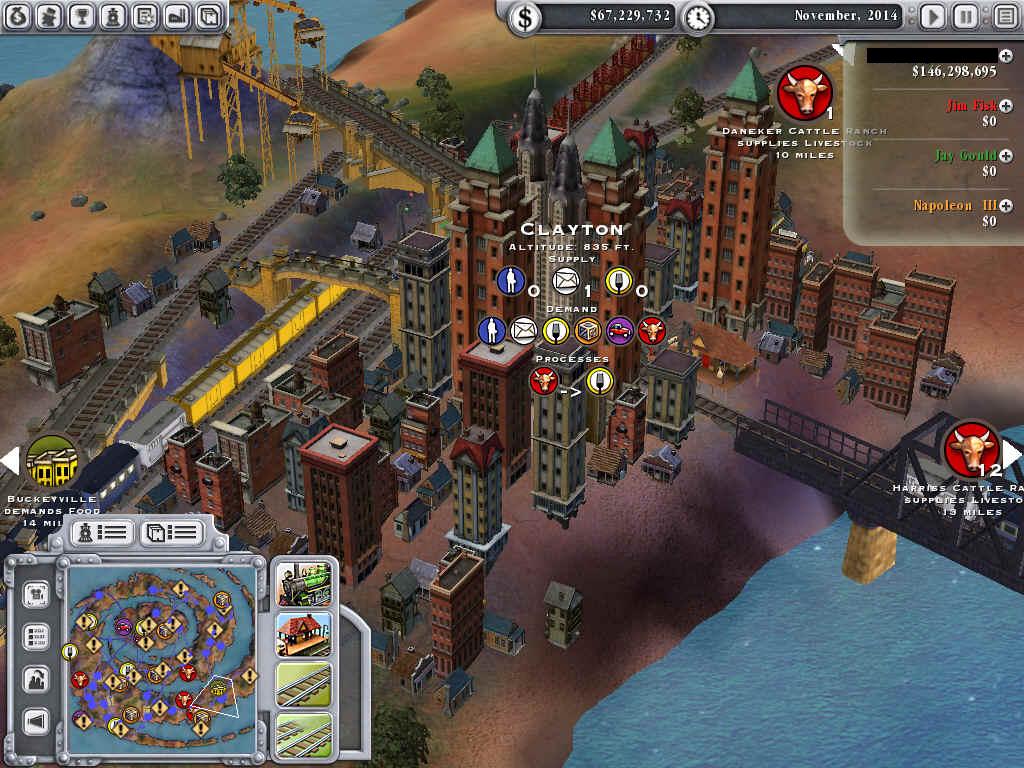Pause the game with the pause button
The image size is (1024, 768).
click(x=965, y=16)
